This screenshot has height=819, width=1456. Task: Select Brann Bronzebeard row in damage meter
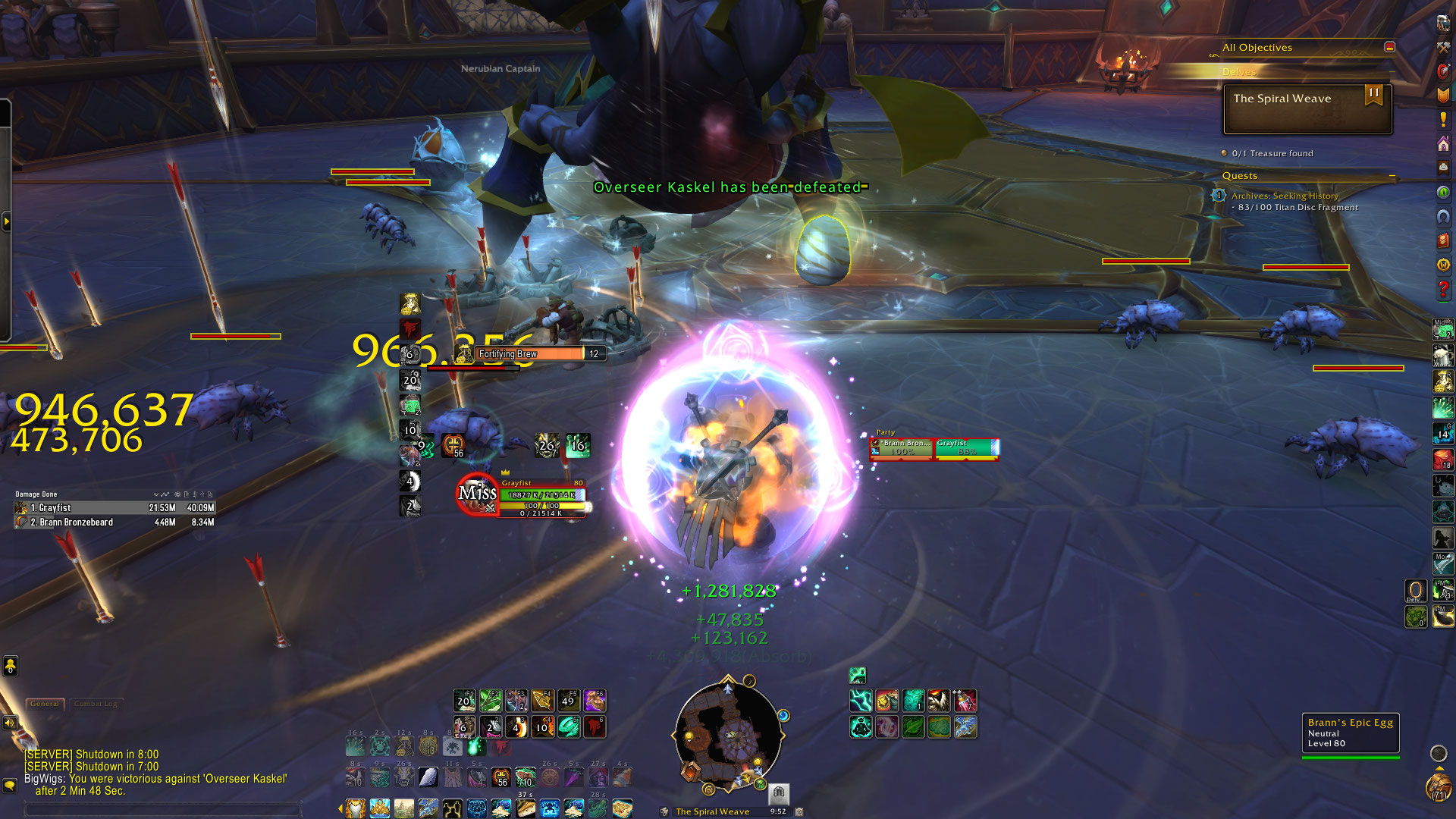tap(115, 522)
